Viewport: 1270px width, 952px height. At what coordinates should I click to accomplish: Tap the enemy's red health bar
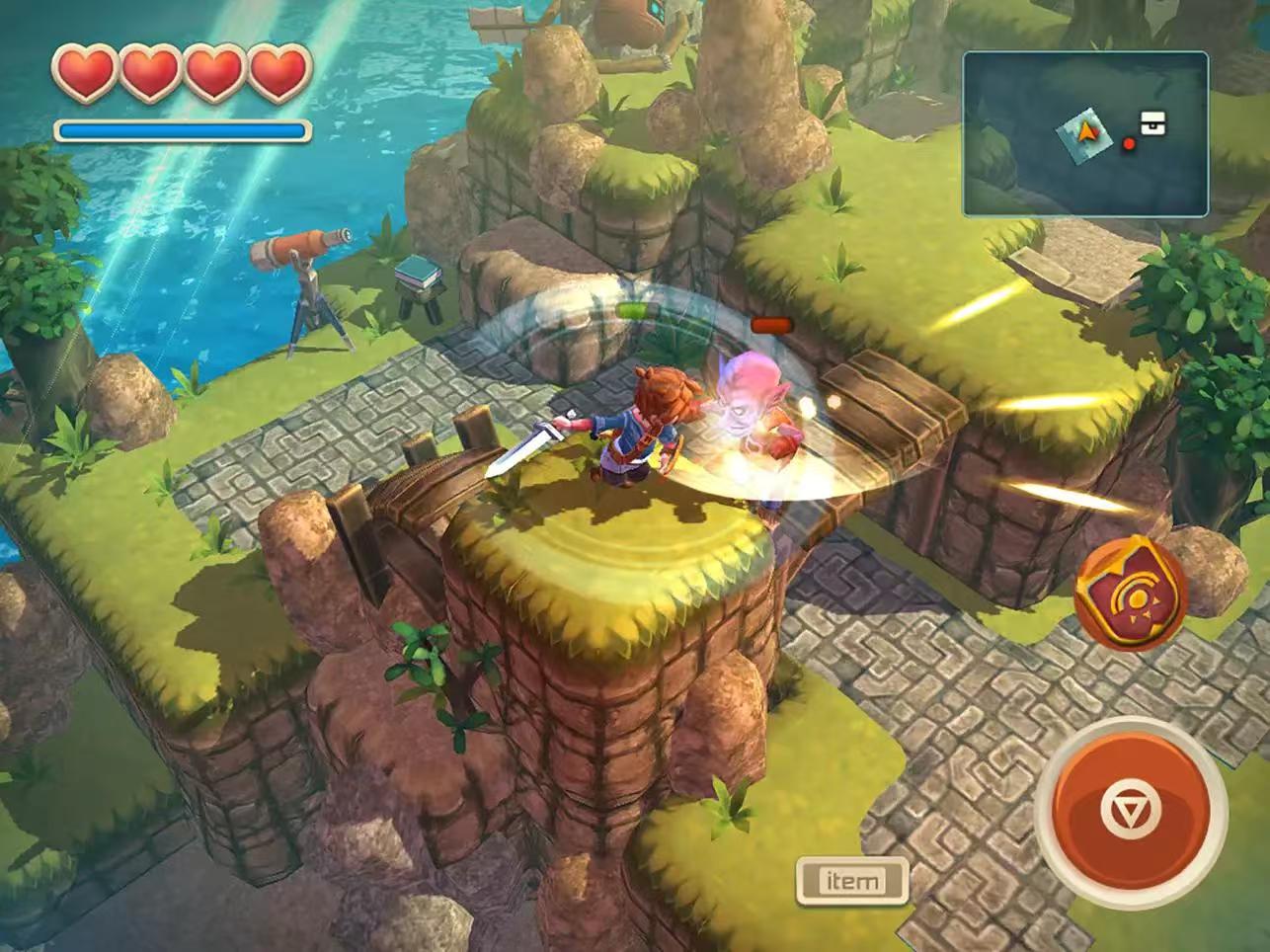772,323
